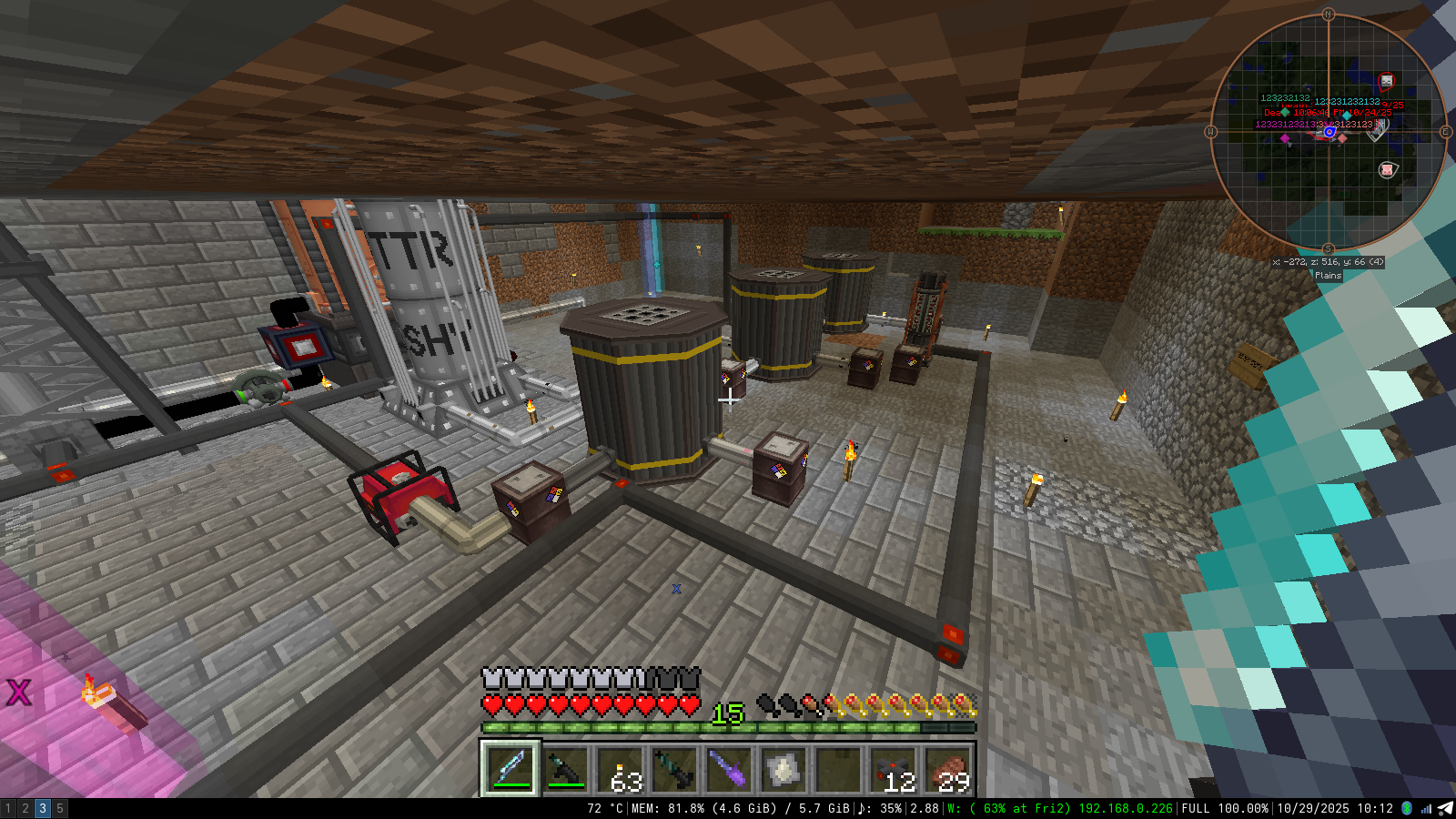Select the cooked meat stack of 29
The image size is (1456, 819).
(x=947, y=770)
